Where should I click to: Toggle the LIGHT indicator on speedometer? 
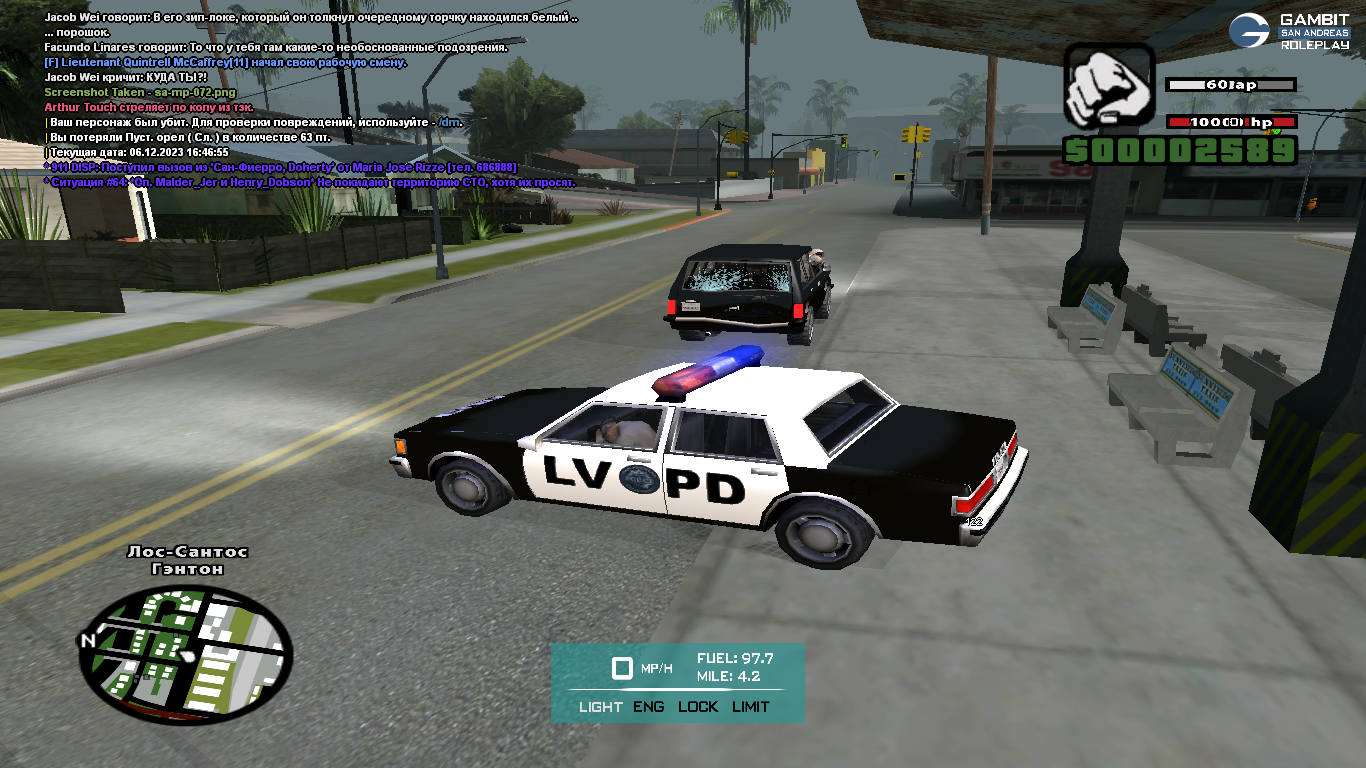pos(600,707)
